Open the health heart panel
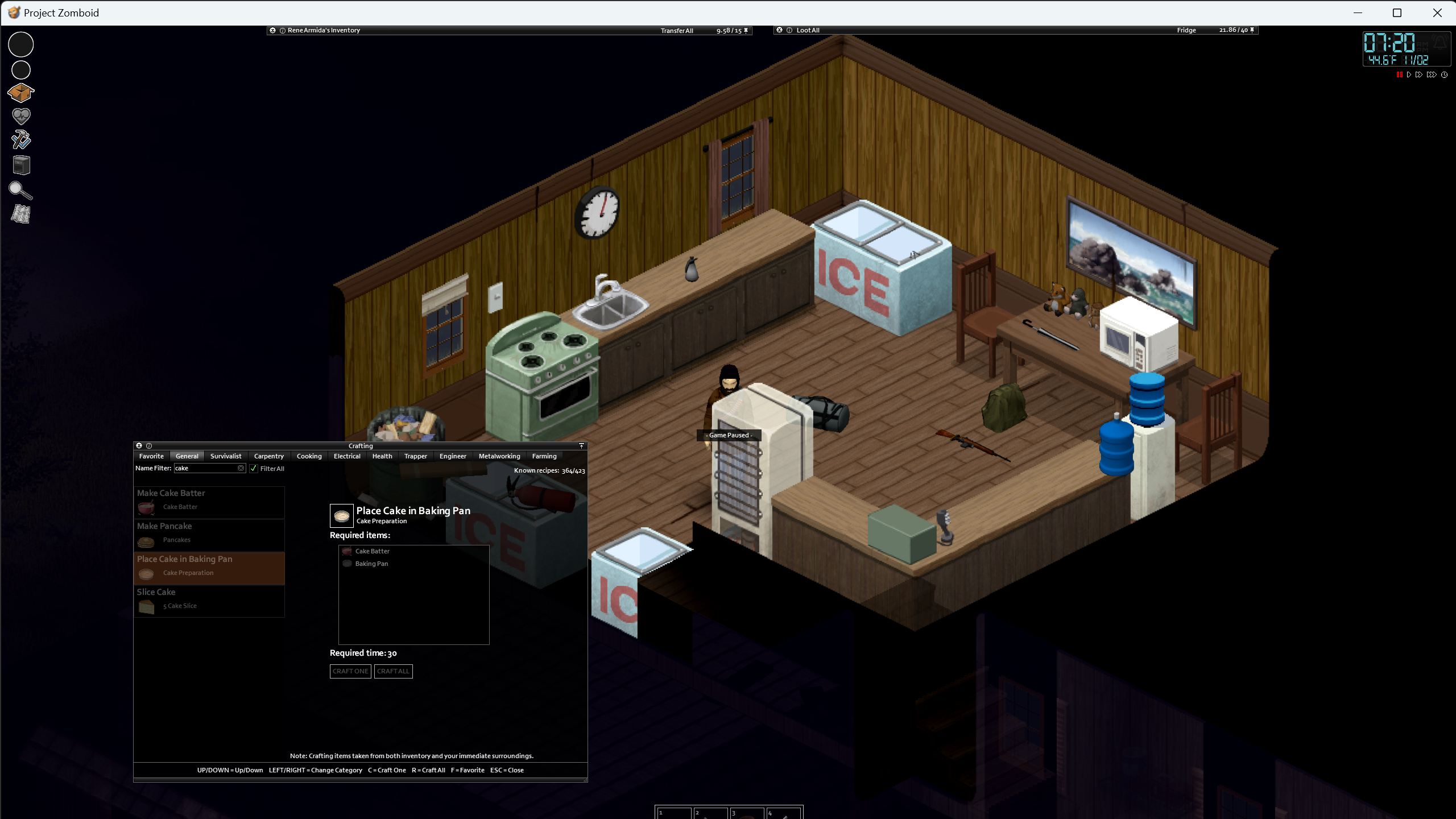Viewport: 1456px width, 819px height. pos(21,116)
